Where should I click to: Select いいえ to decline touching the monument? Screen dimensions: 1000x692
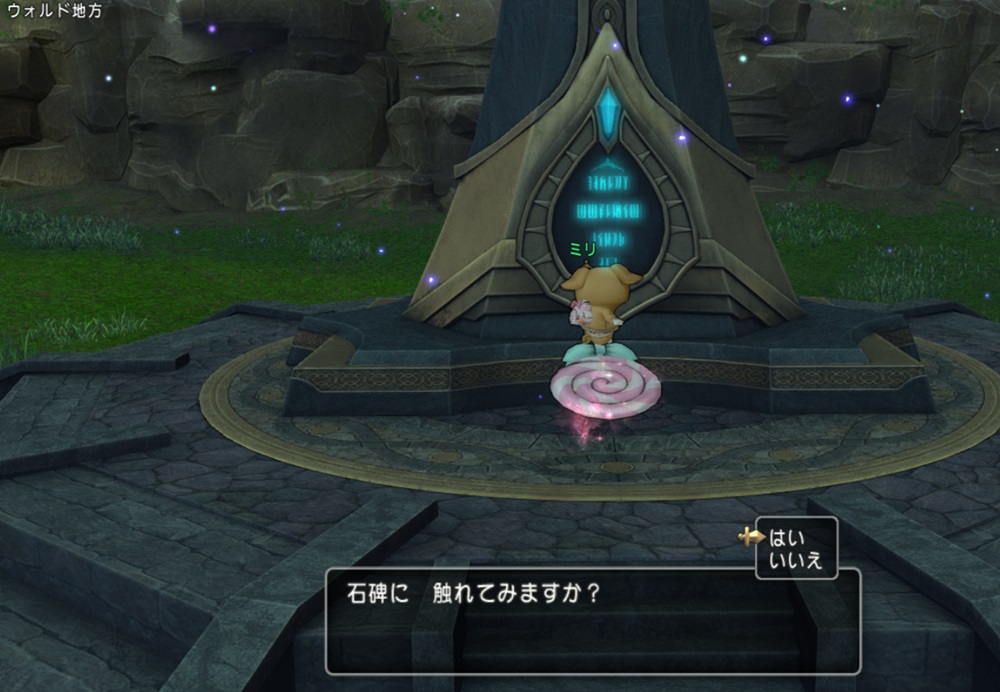point(795,560)
